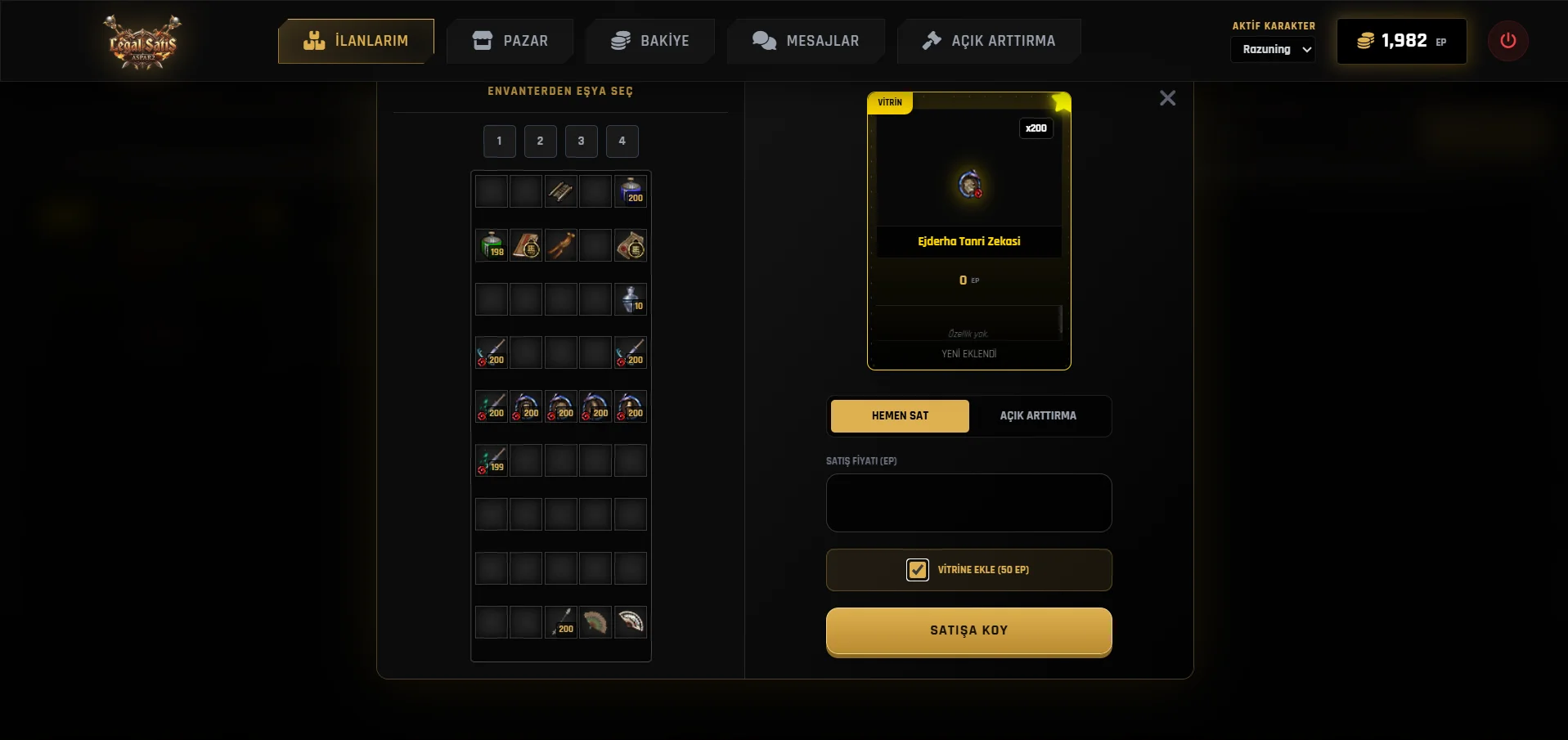
Task: Select the Hemen Sat sale mode
Action: (900, 415)
